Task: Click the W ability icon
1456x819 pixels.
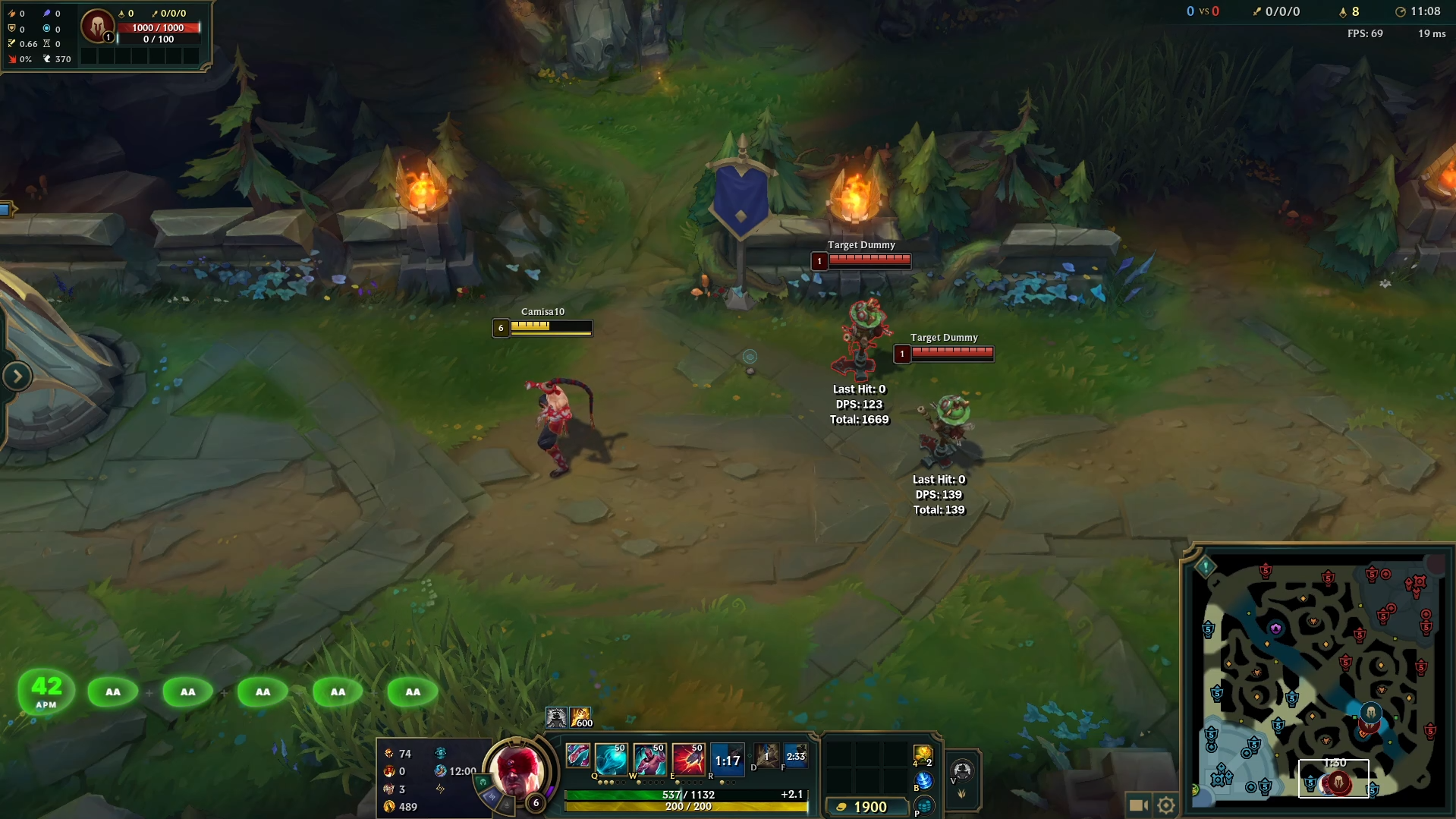Action: (650, 759)
